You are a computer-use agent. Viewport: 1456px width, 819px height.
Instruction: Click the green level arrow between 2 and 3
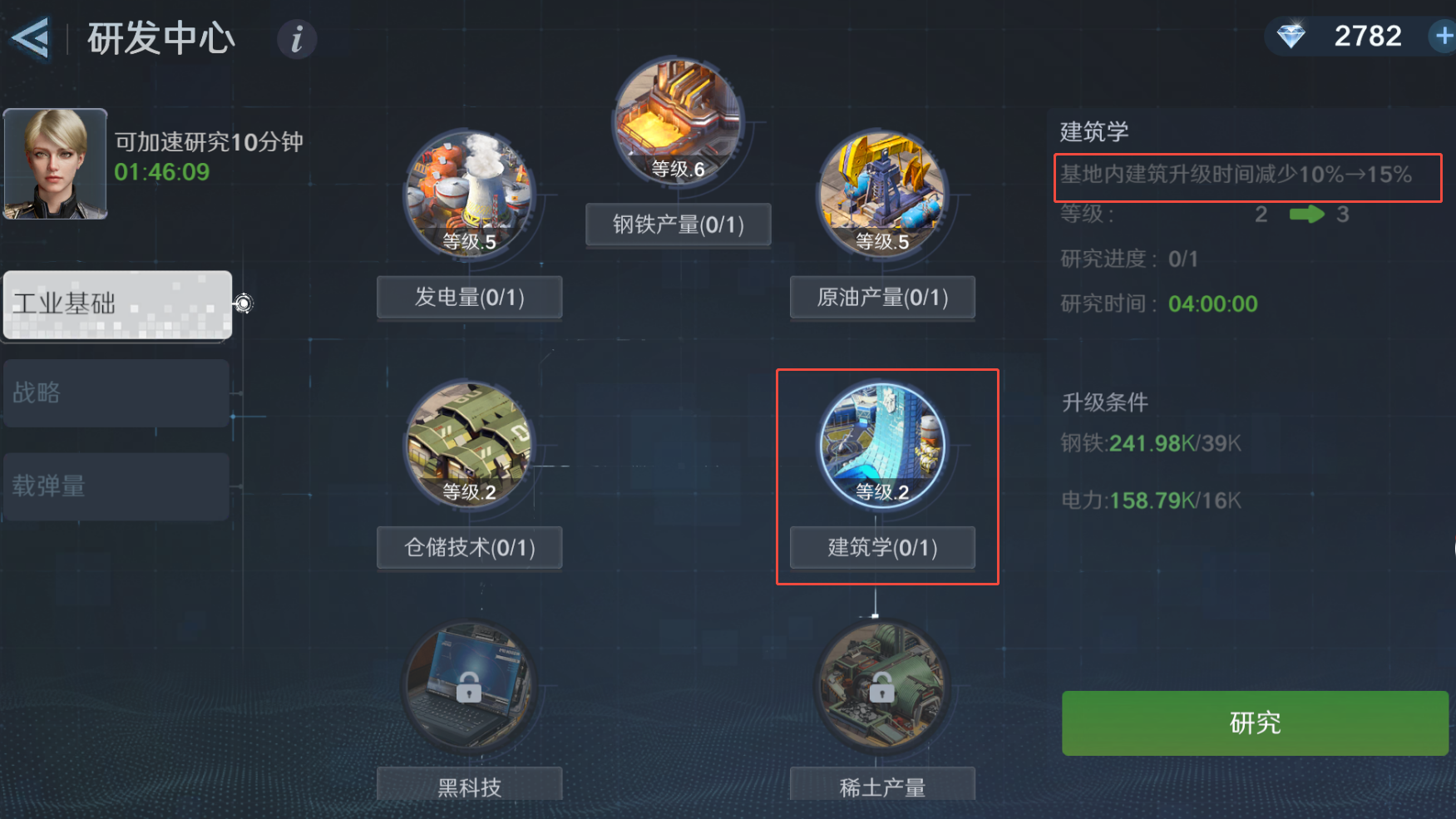1307,215
